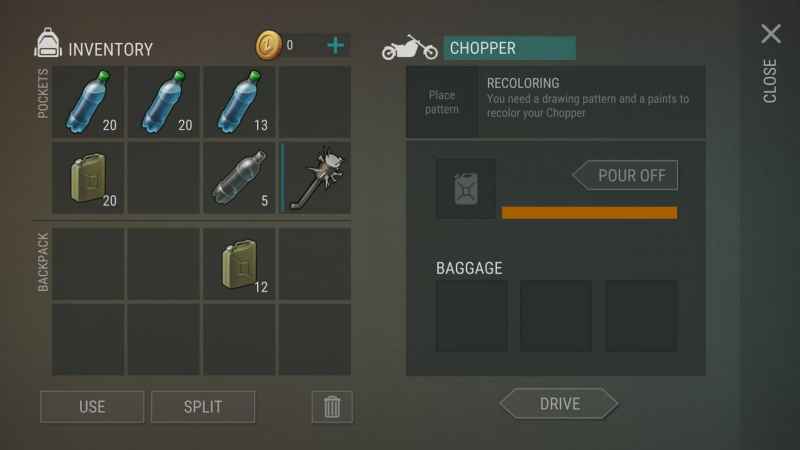
Task: Select the backpack gasoline canister stack of 12
Action: tap(240, 264)
